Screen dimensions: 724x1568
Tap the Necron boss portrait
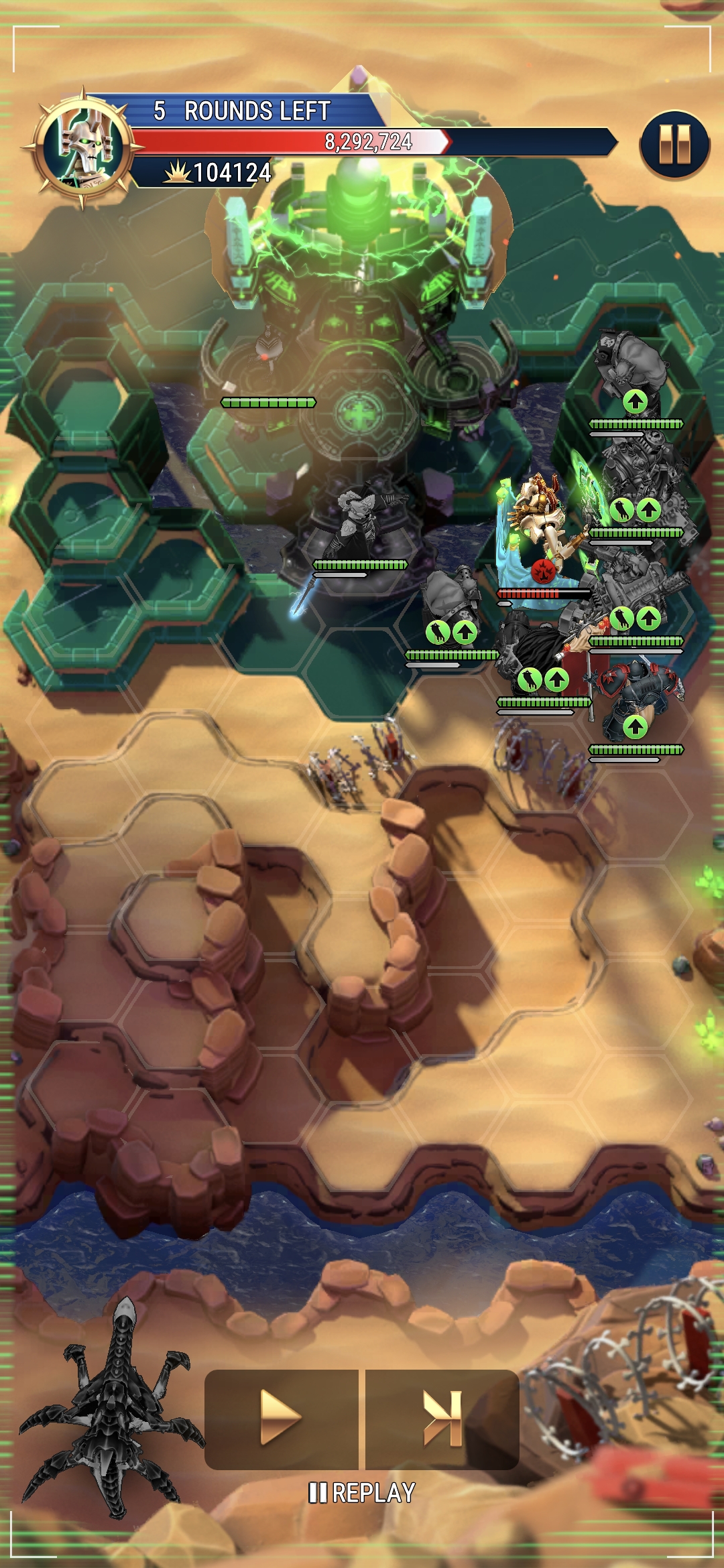click(83, 148)
